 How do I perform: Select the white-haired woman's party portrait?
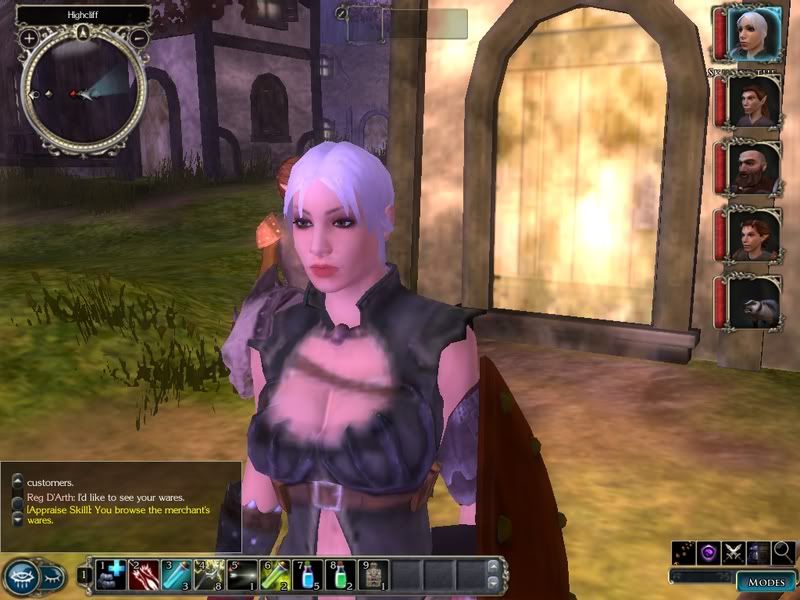coord(752,36)
